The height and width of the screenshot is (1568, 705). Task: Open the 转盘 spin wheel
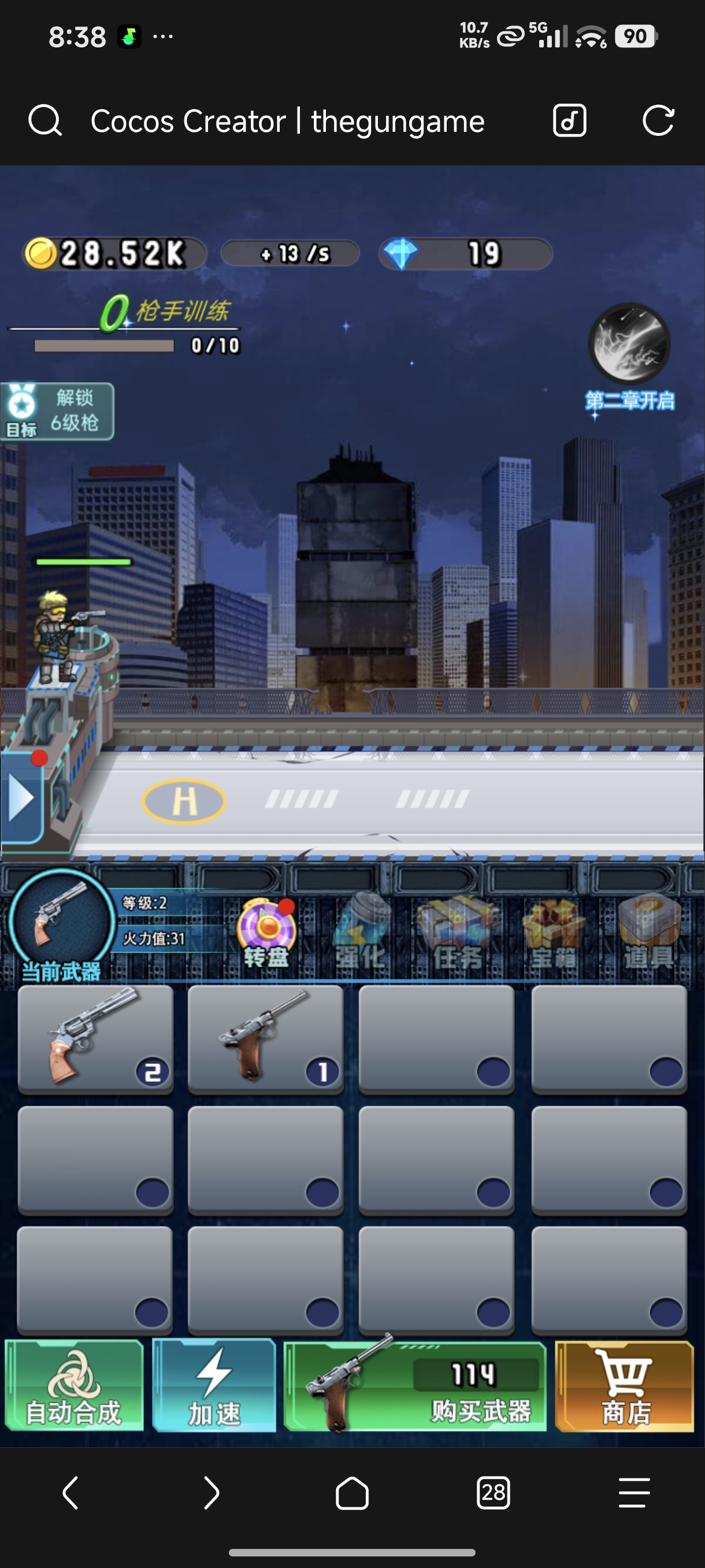(x=266, y=933)
